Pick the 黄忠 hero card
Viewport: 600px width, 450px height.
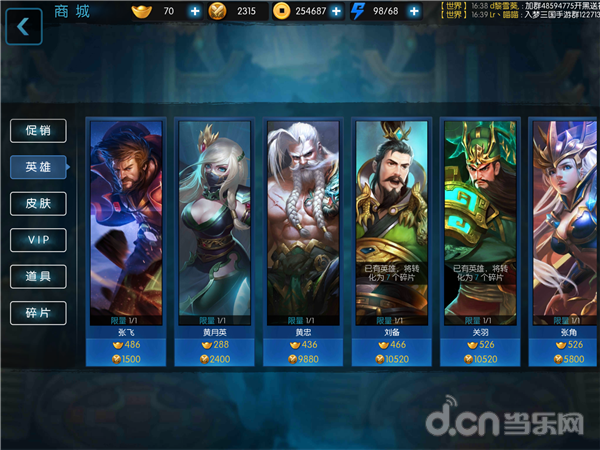click(x=302, y=220)
